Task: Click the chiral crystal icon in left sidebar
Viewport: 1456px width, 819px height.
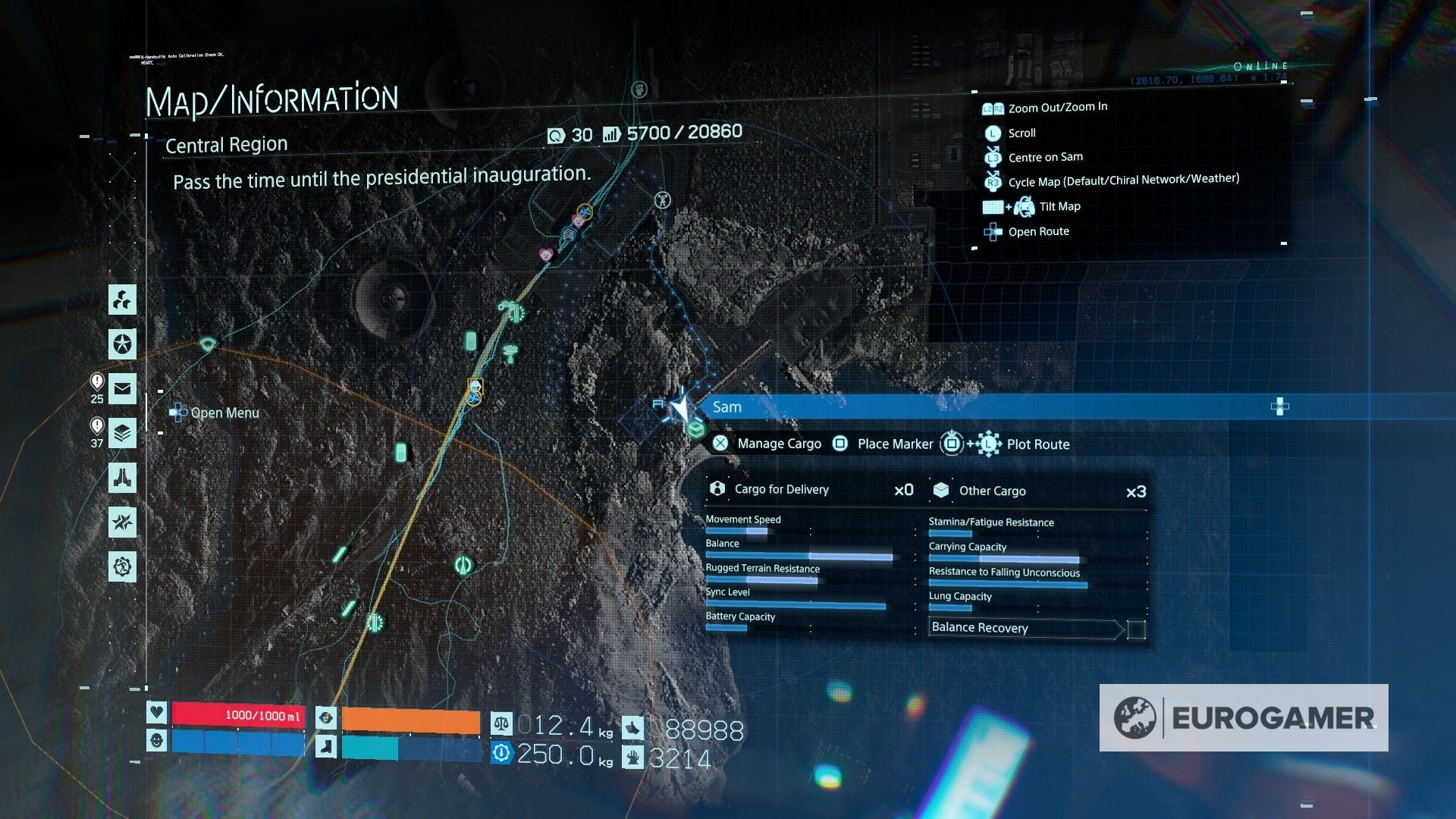Action: point(121,300)
